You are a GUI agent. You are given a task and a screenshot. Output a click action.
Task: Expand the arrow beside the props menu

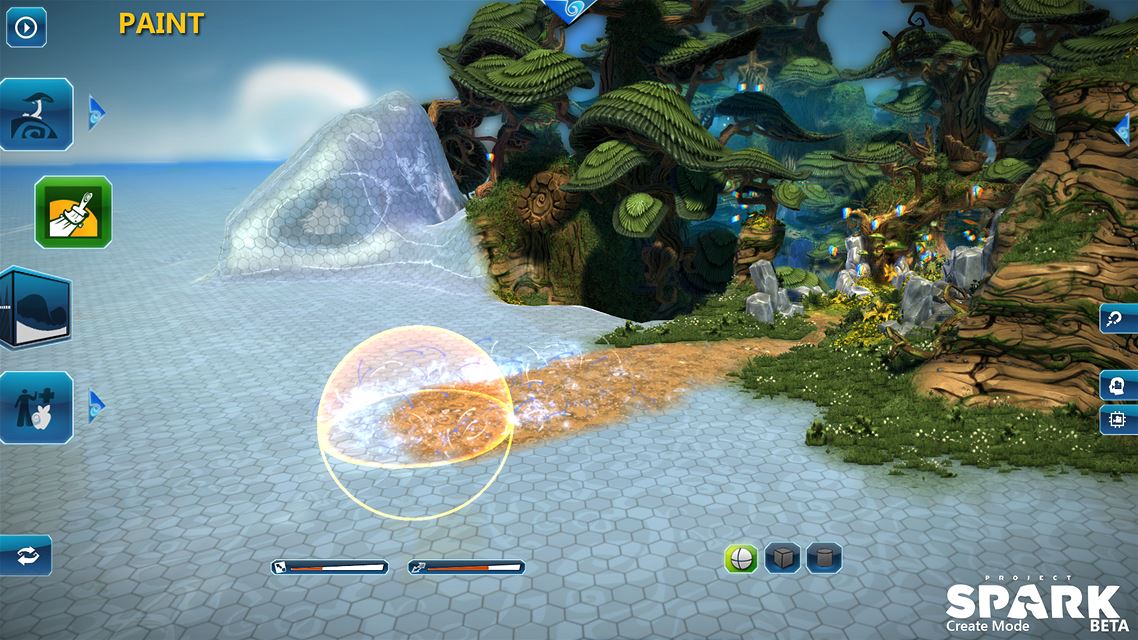coord(96,405)
